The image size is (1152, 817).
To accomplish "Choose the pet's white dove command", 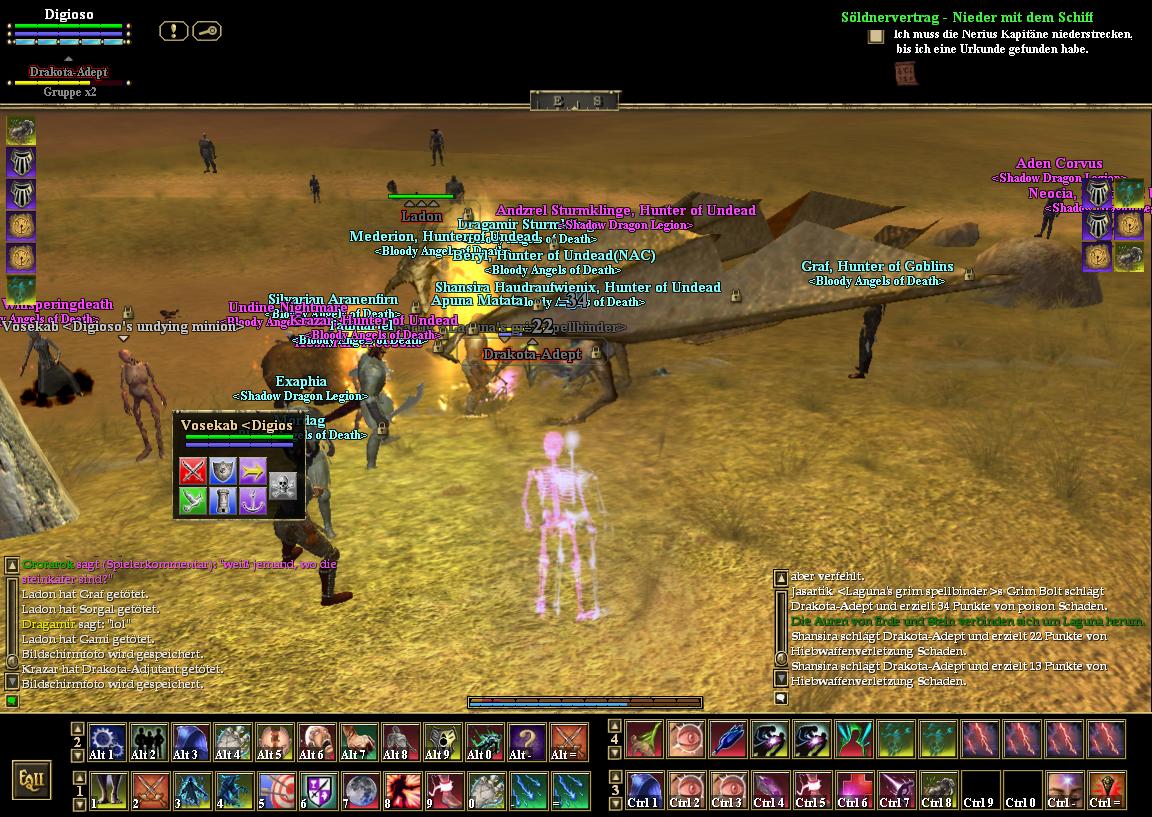I will [192, 501].
